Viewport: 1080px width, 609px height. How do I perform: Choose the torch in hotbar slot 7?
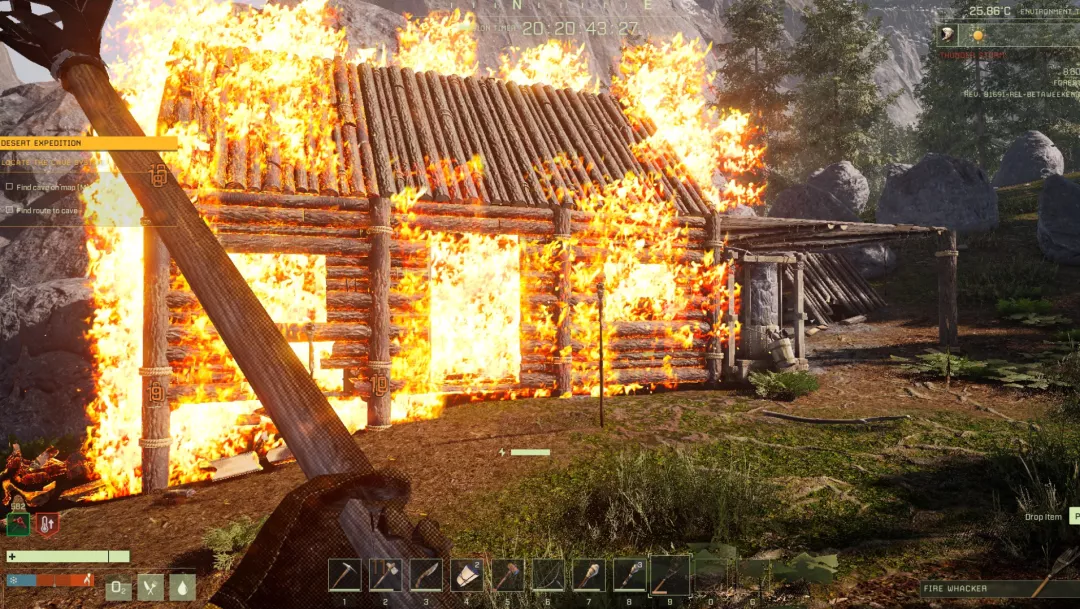(589, 575)
